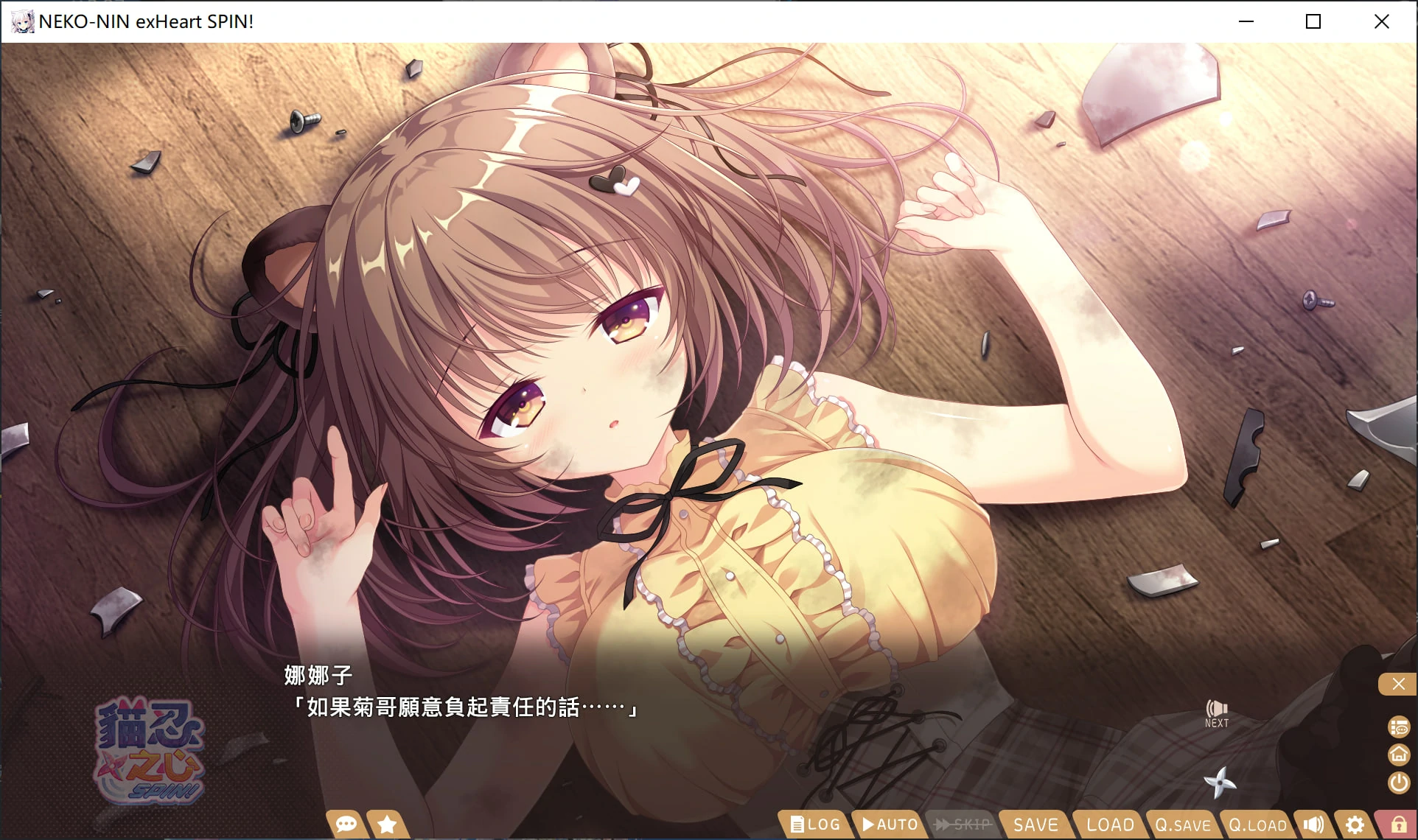Click the NEXT indicator to advance dialogue
Viewport: 1418px width, 840px height.
pos(1216,710)
